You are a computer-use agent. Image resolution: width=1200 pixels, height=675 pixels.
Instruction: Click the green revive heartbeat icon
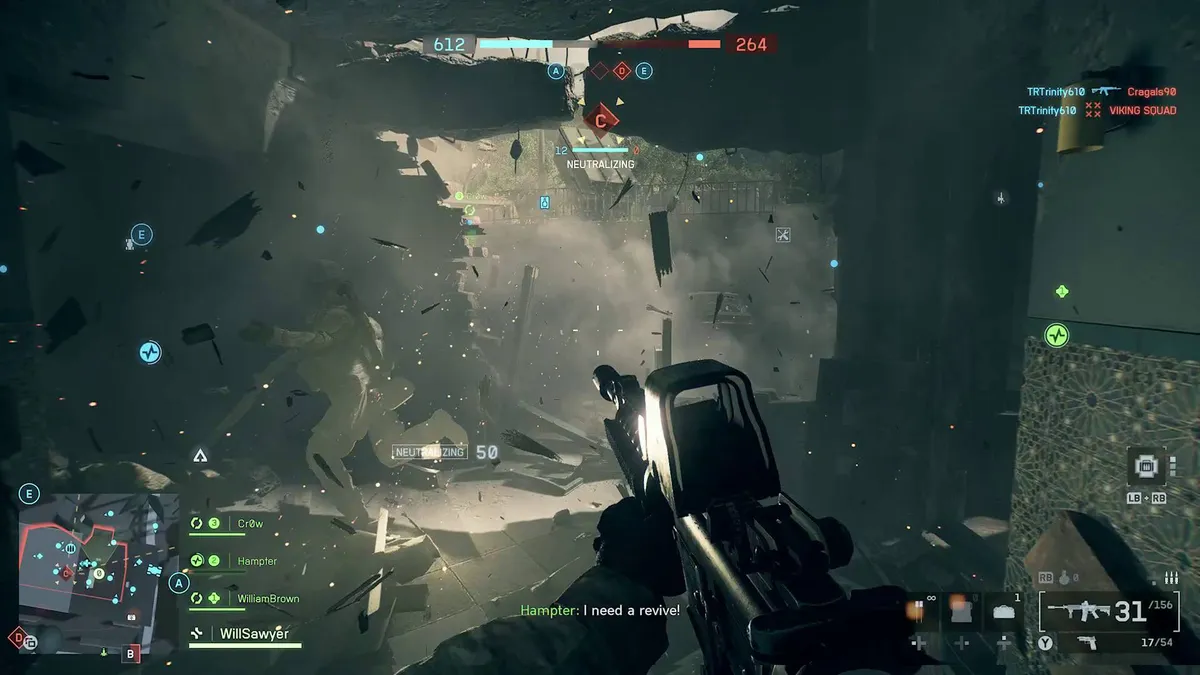coord(1057,335)
